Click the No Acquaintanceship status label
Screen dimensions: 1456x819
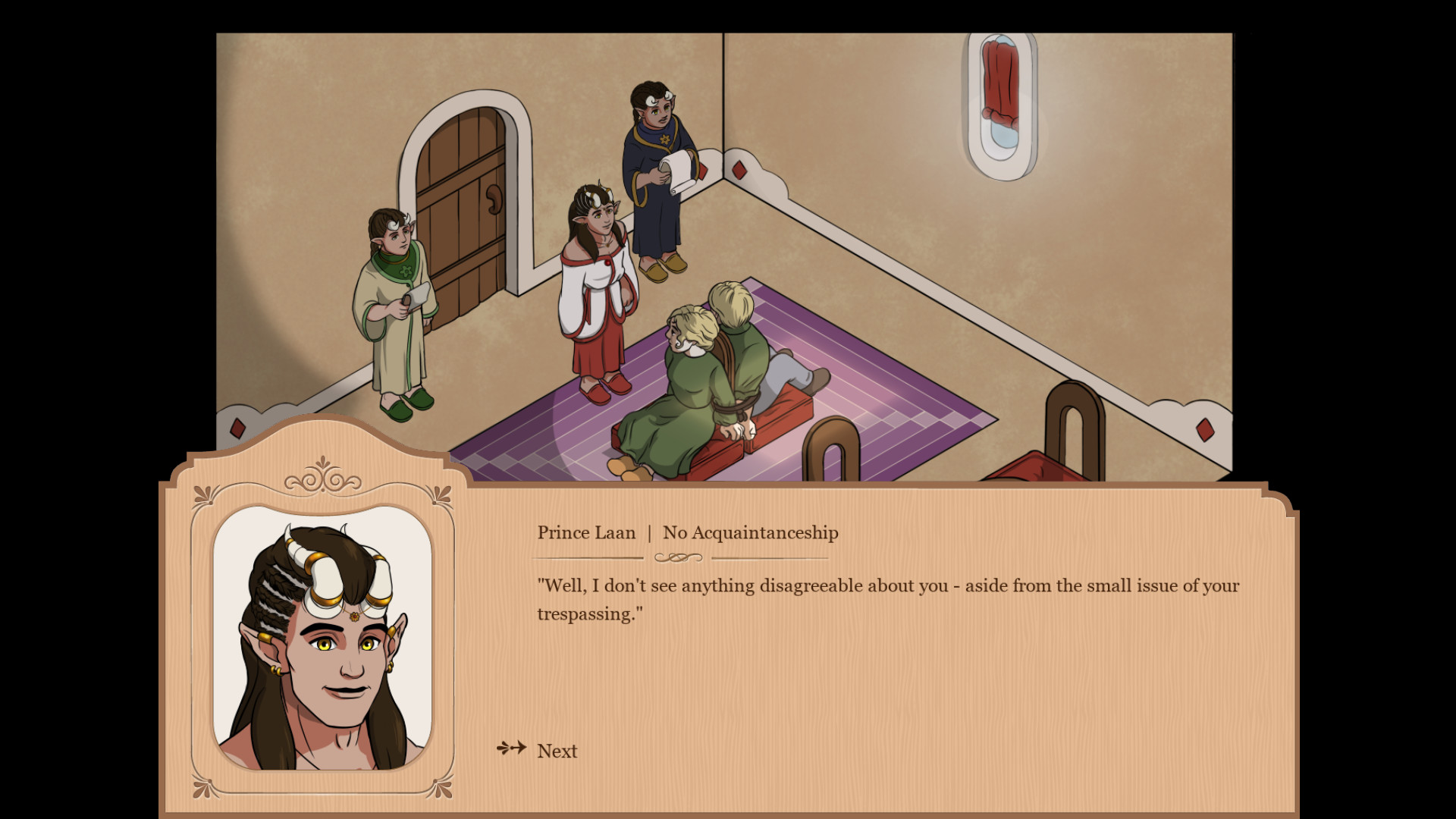coord(750,533)
